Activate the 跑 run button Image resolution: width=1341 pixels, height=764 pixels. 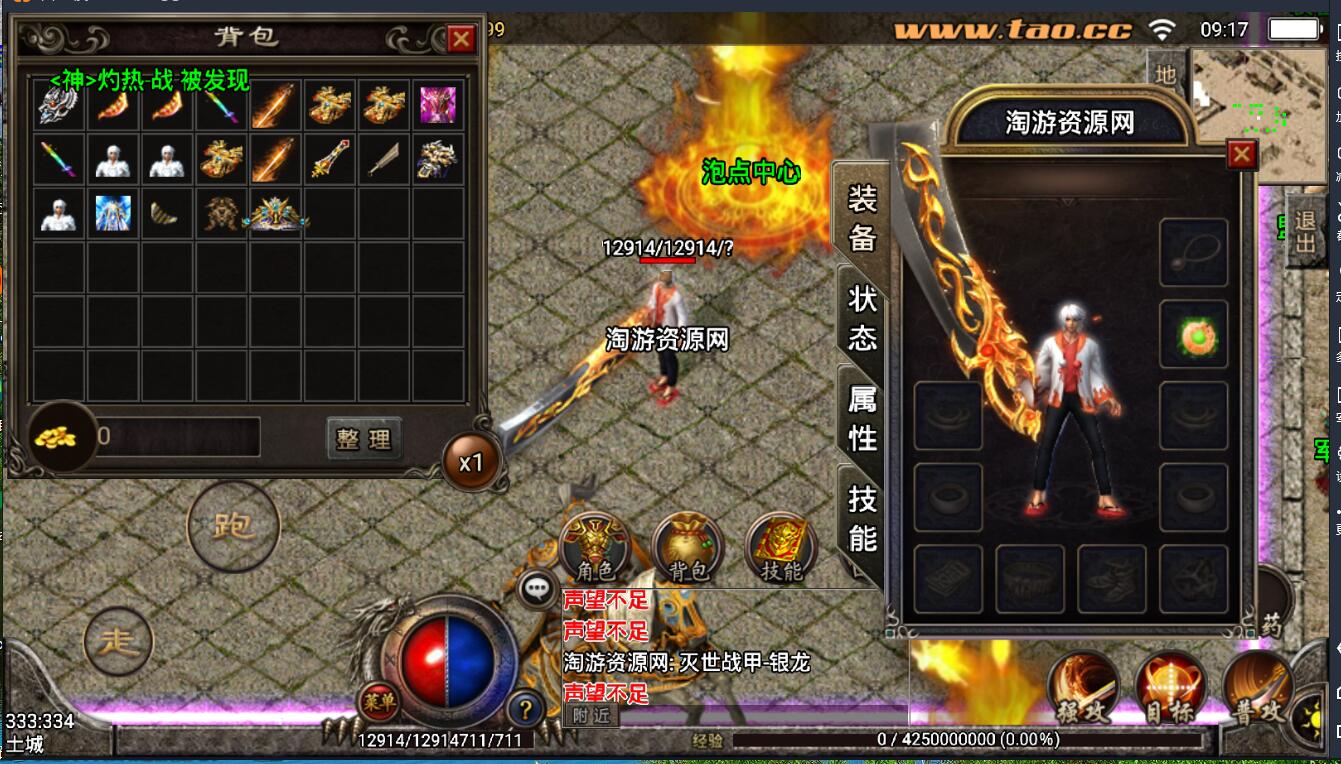233,526
